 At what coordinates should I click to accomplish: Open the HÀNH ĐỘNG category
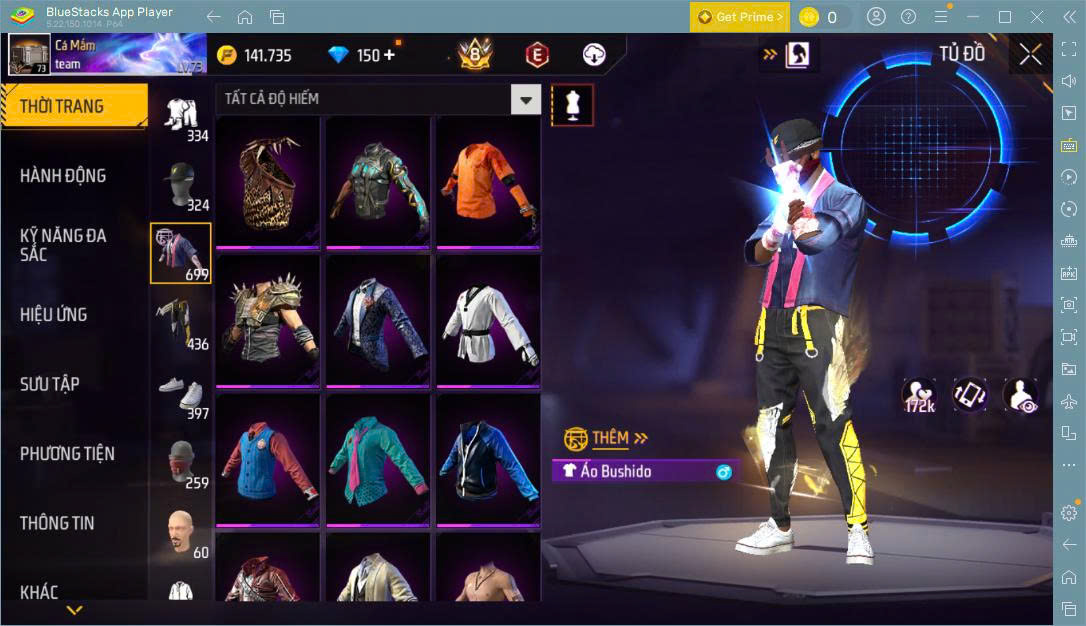[63, 176]
